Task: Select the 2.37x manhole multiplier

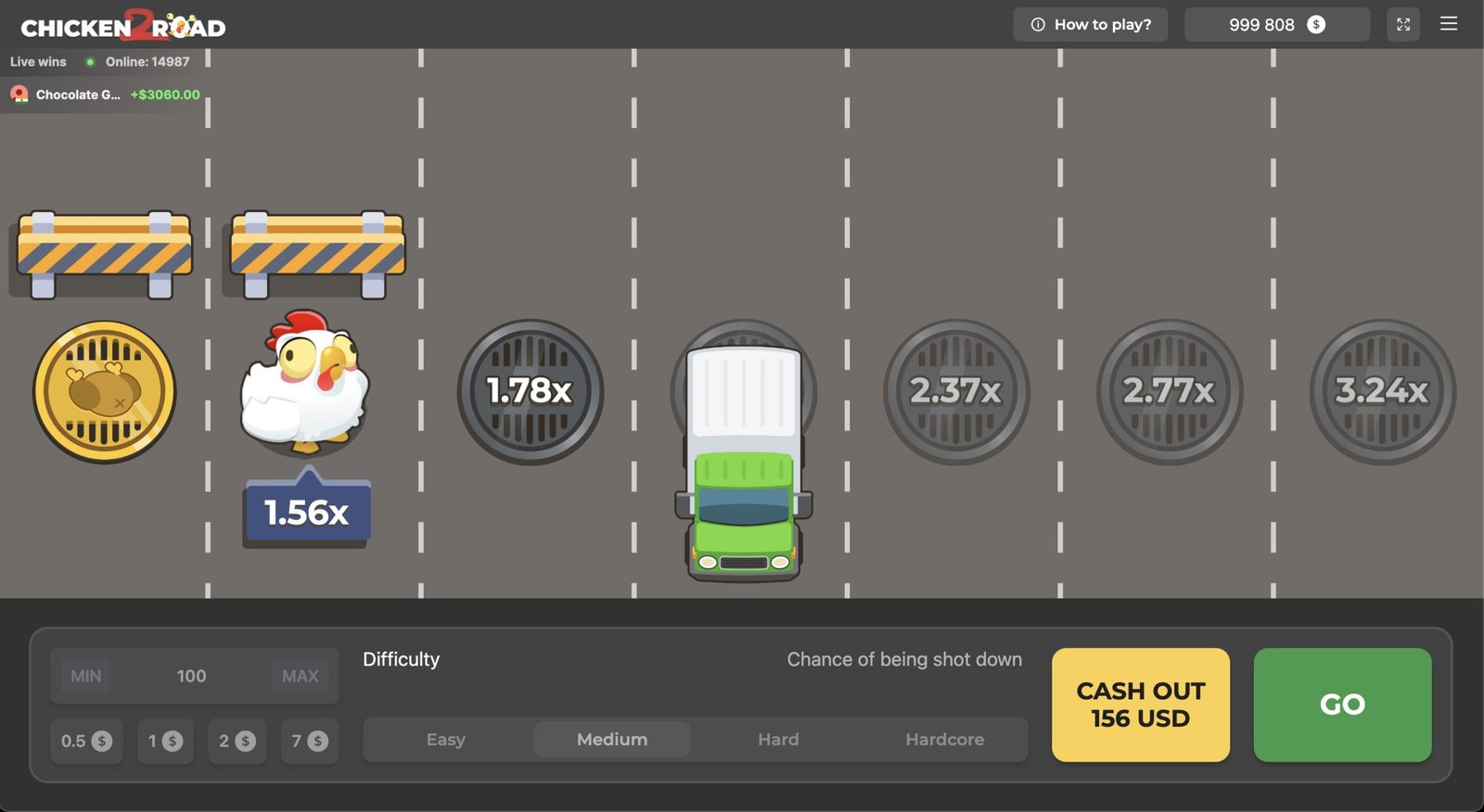Action: (955, 391)
